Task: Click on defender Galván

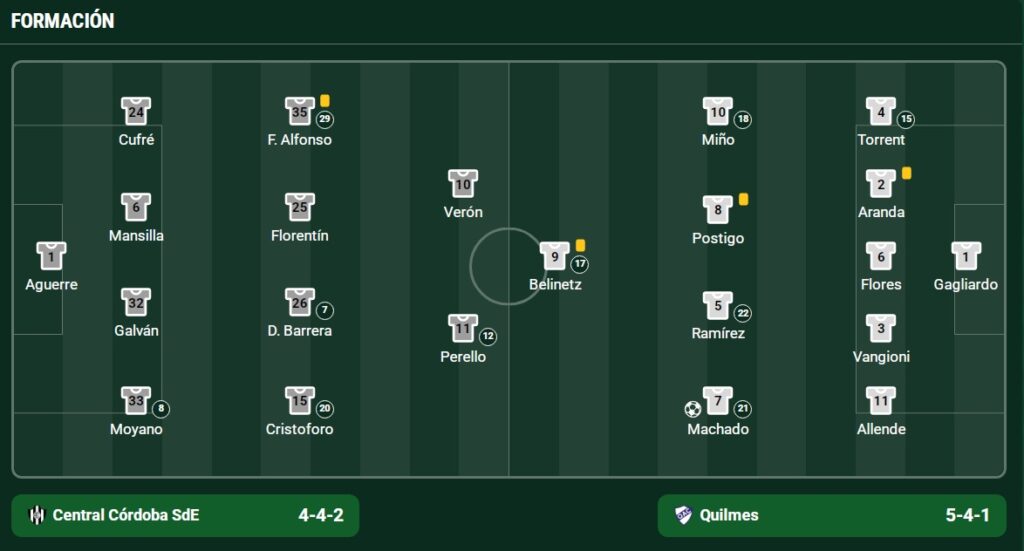Action: [136, 303]
